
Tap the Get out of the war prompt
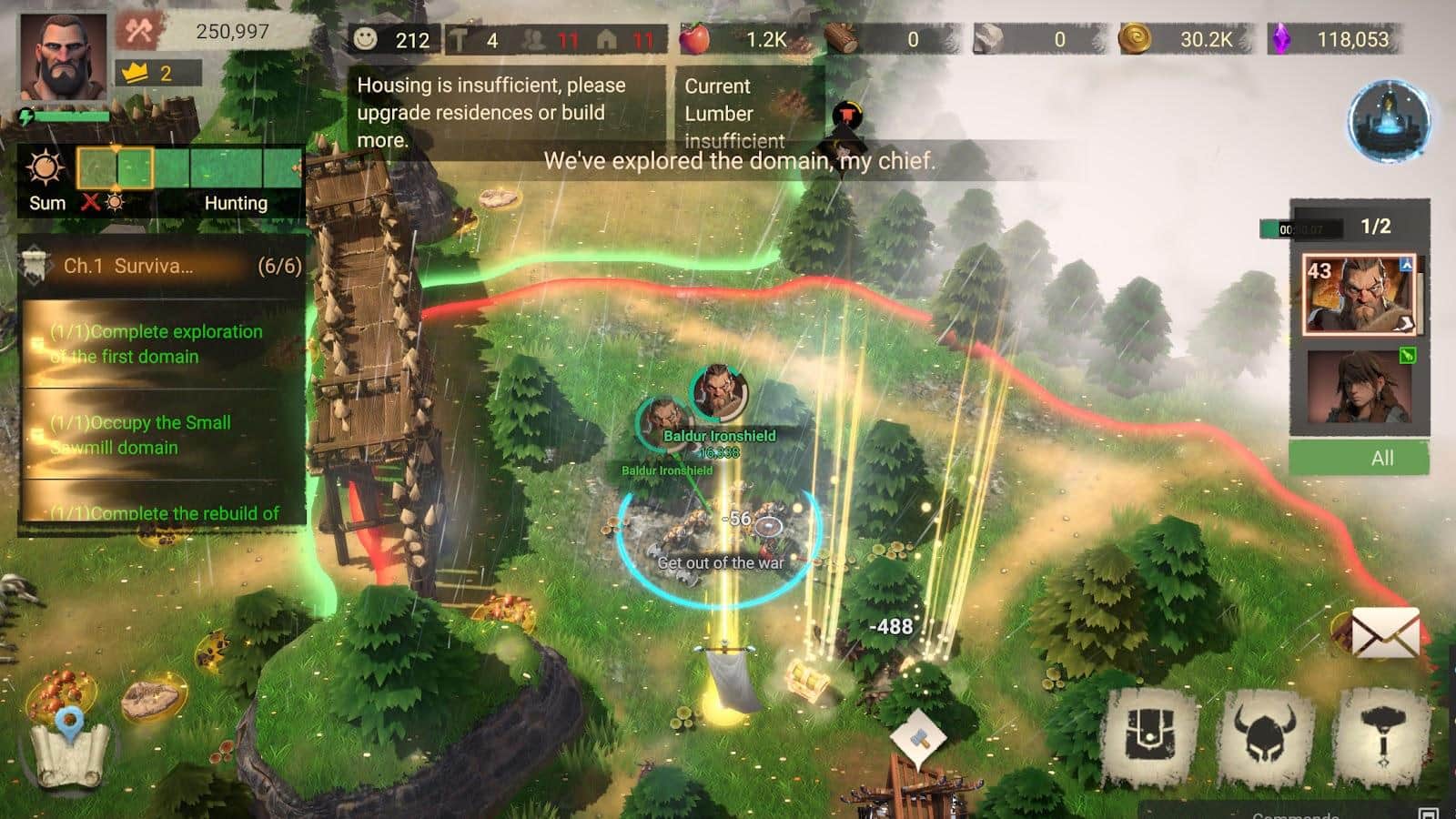click(720, 562)
